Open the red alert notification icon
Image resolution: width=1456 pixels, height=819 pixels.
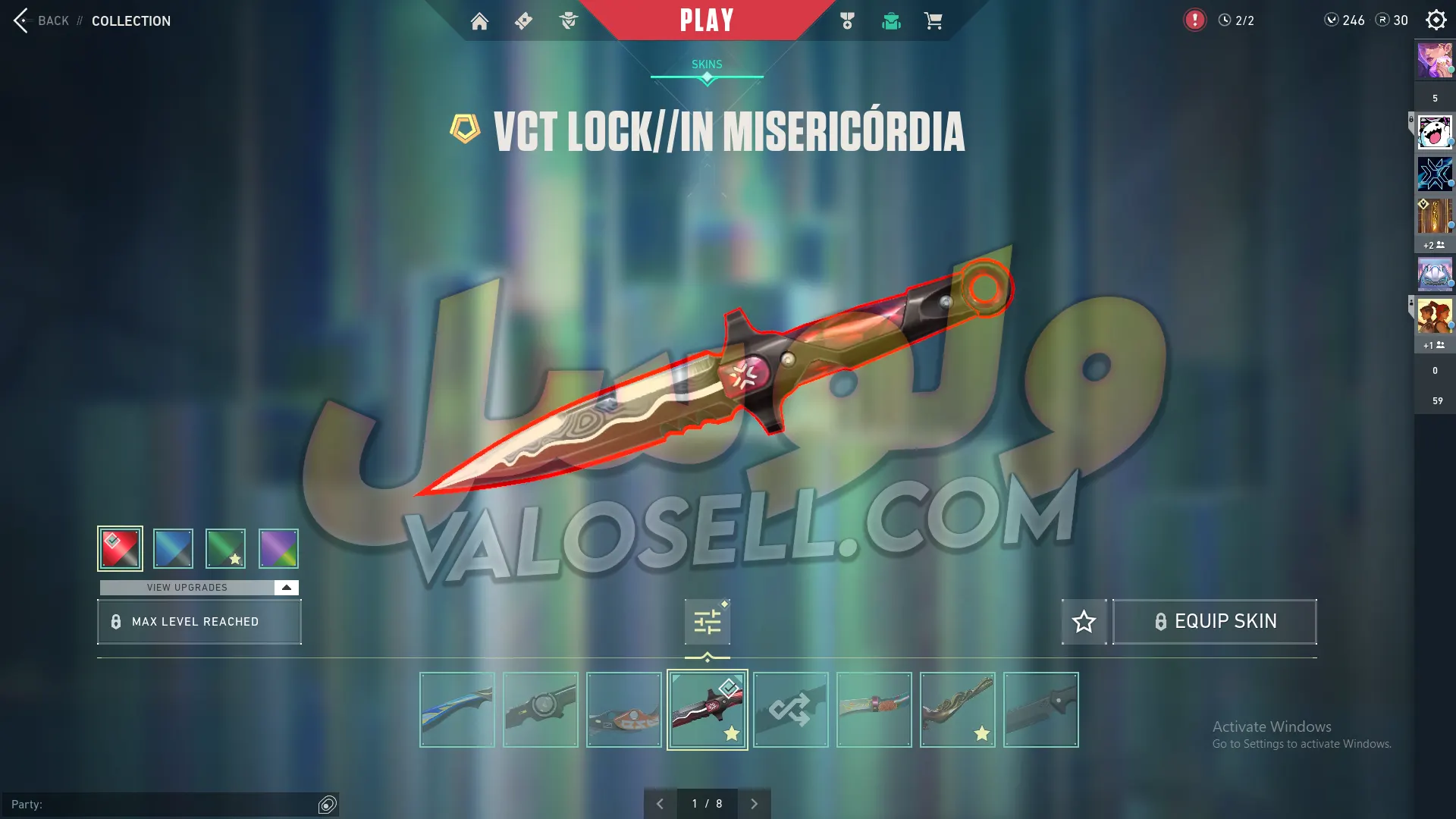tap(1194, 20)
